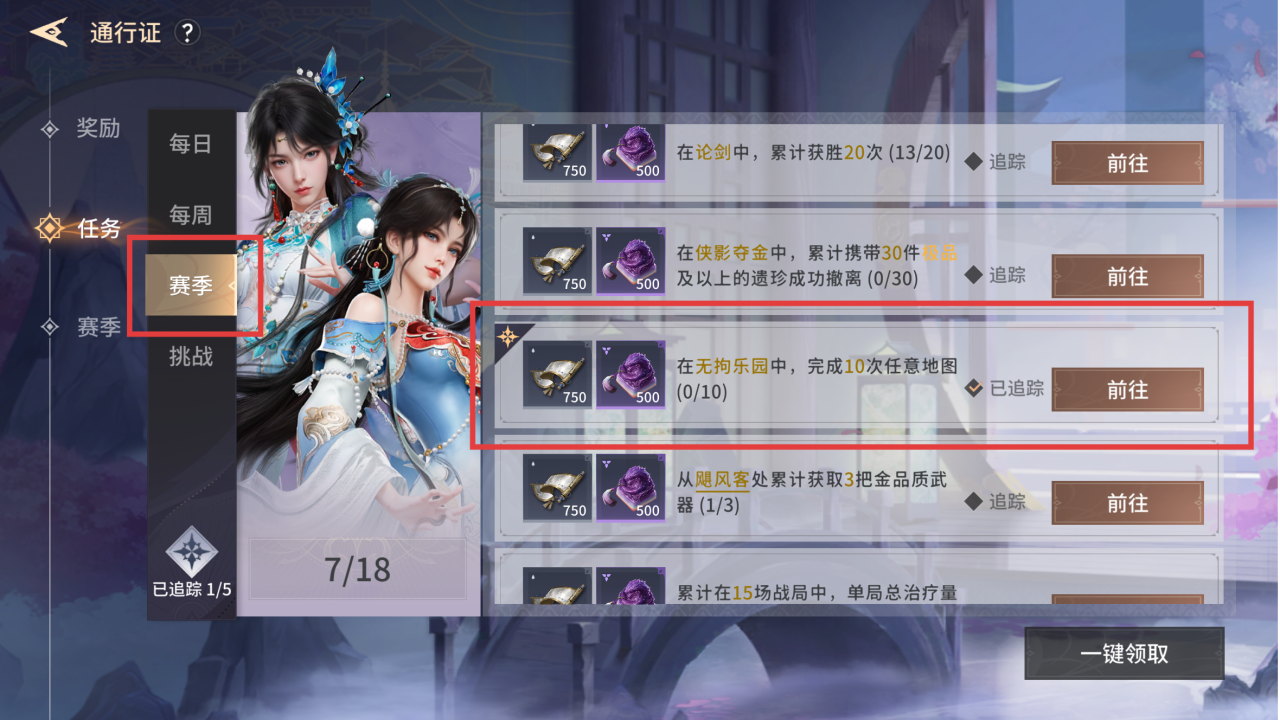Switch to the 每日 tab
Viewport: 1280px width, 720px height.
coord(190,145)
